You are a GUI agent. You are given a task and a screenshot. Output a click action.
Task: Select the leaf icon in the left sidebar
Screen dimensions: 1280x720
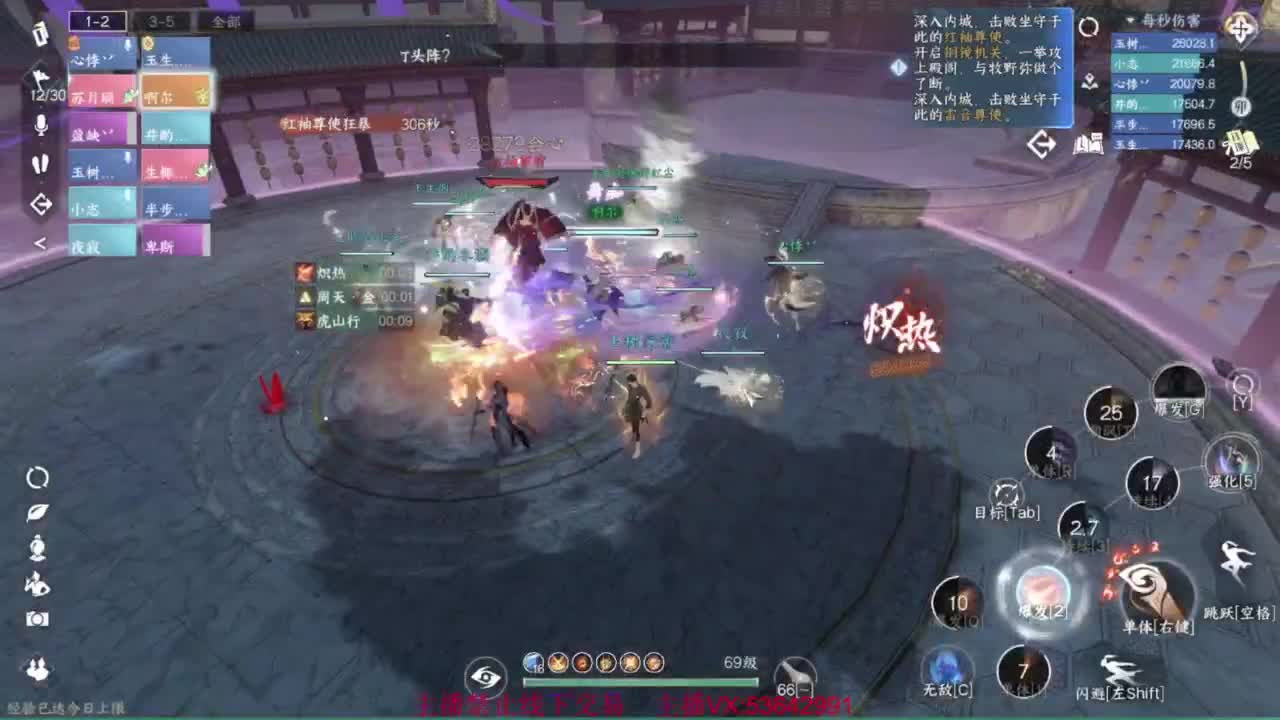coord(37,513)
